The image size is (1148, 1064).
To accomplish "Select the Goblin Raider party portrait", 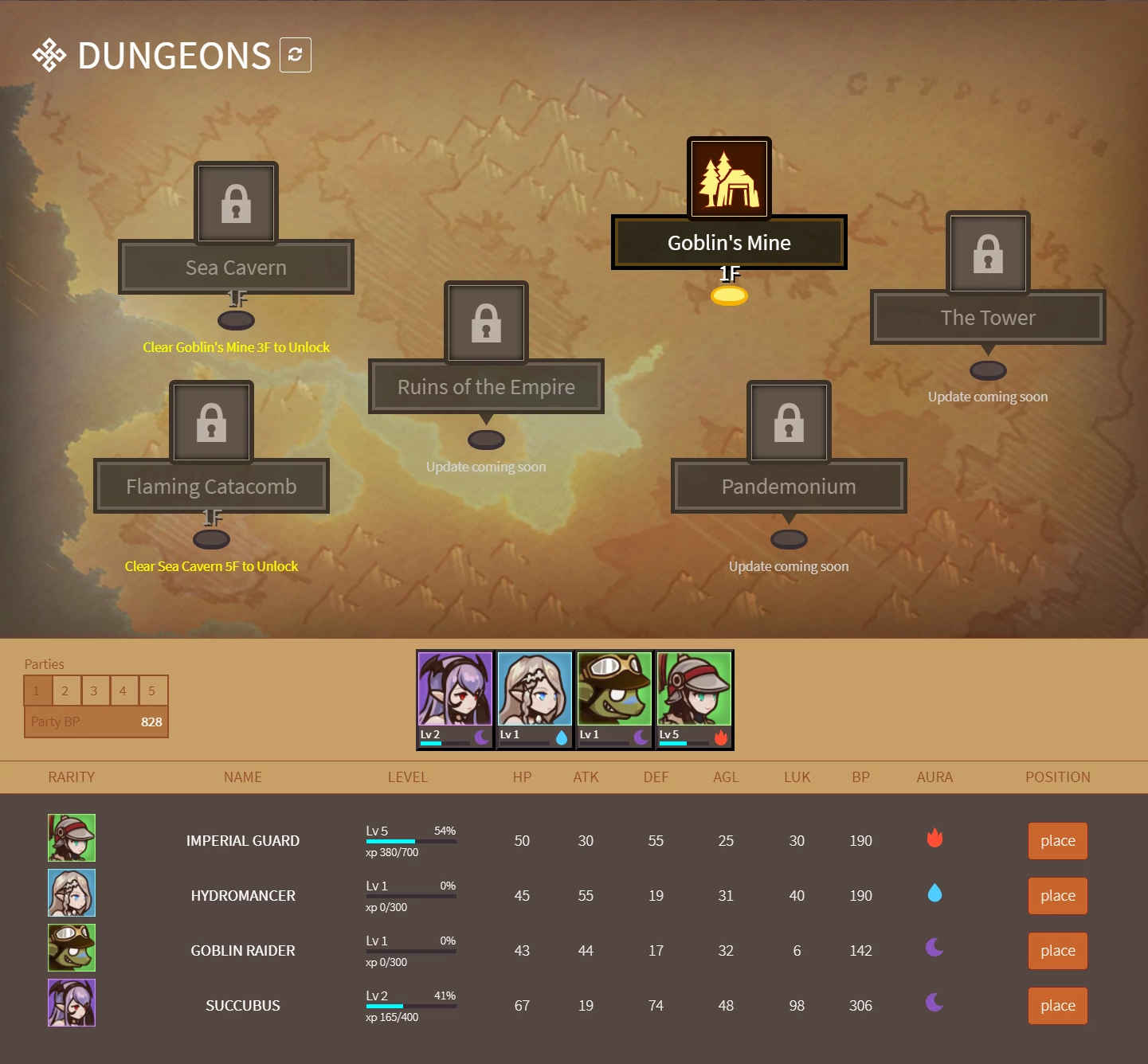I will coord(614,699).
